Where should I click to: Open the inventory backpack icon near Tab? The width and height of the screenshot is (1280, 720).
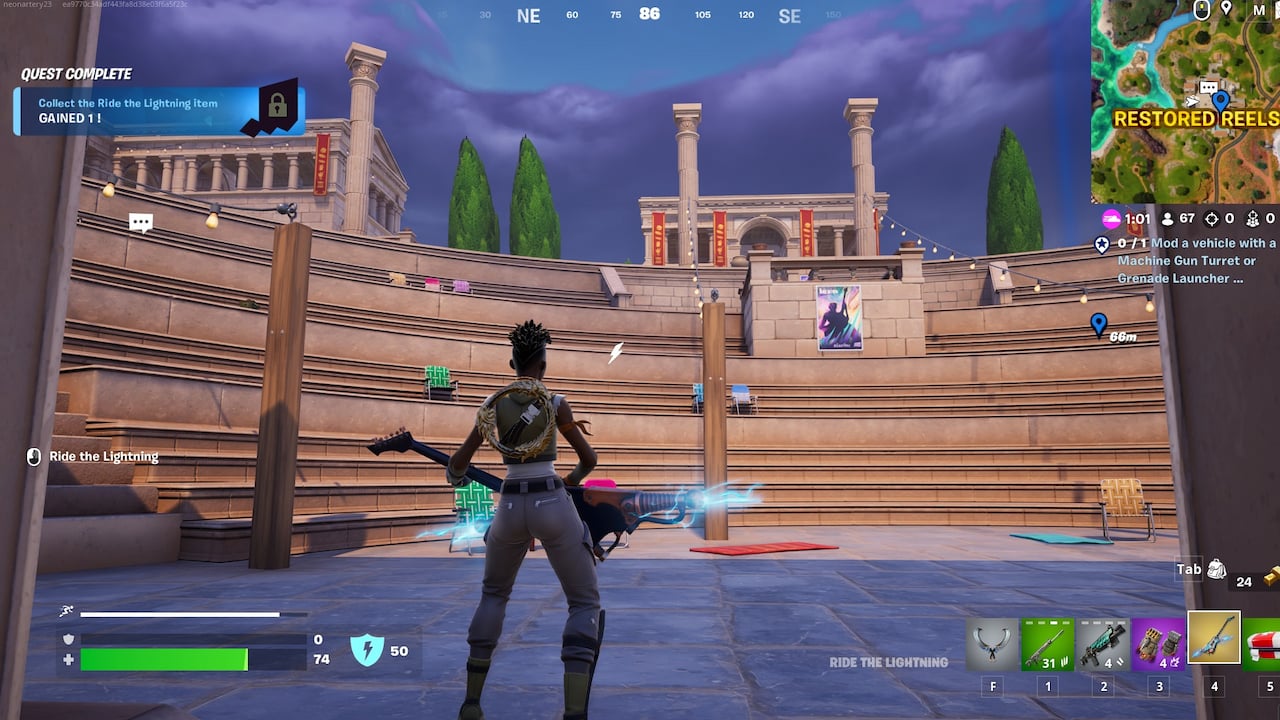tap(1216, 568)
